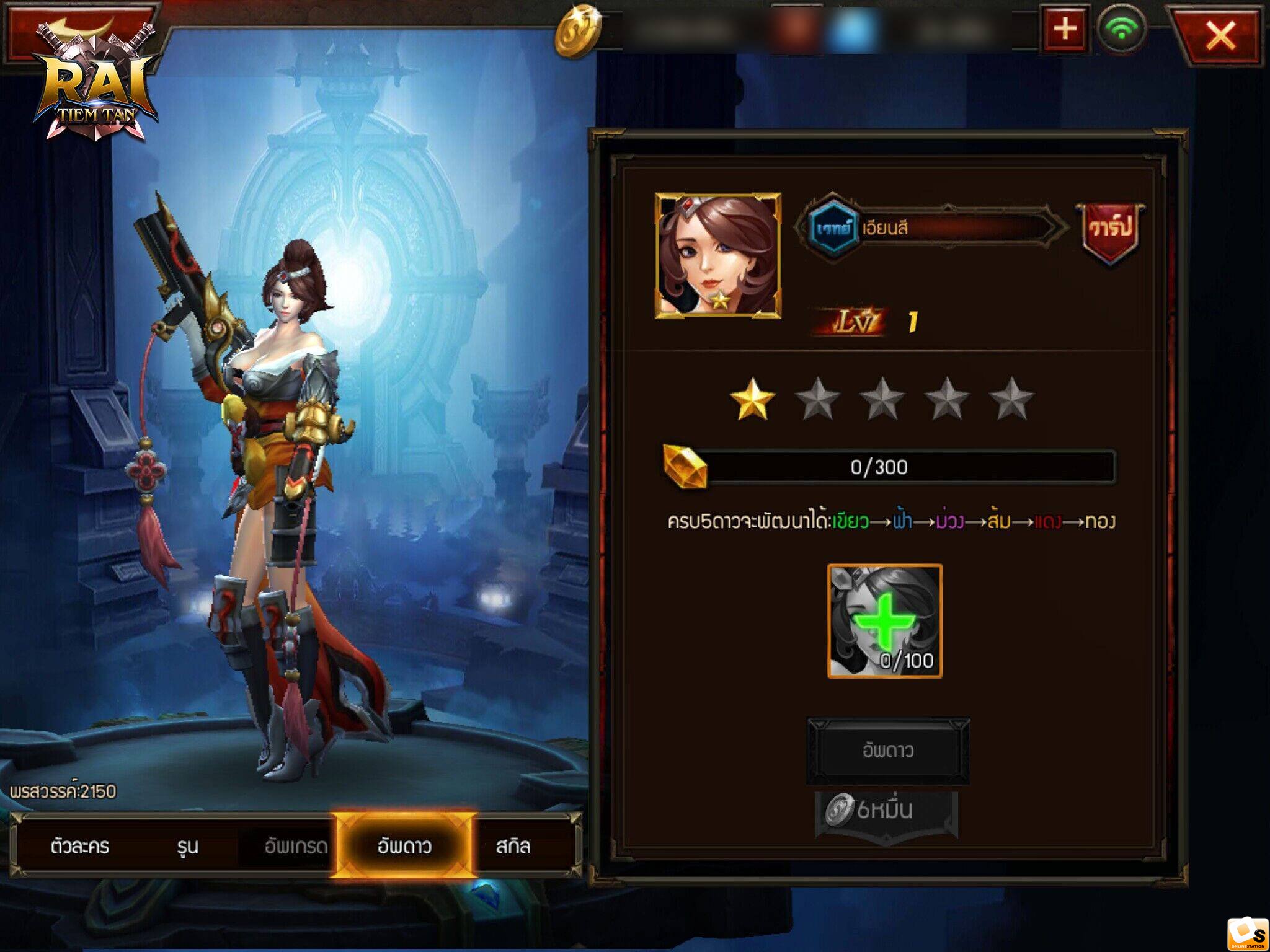Open the รูน tab
1270x952 pixels.
pyautogui.click(x=187, y=846)
